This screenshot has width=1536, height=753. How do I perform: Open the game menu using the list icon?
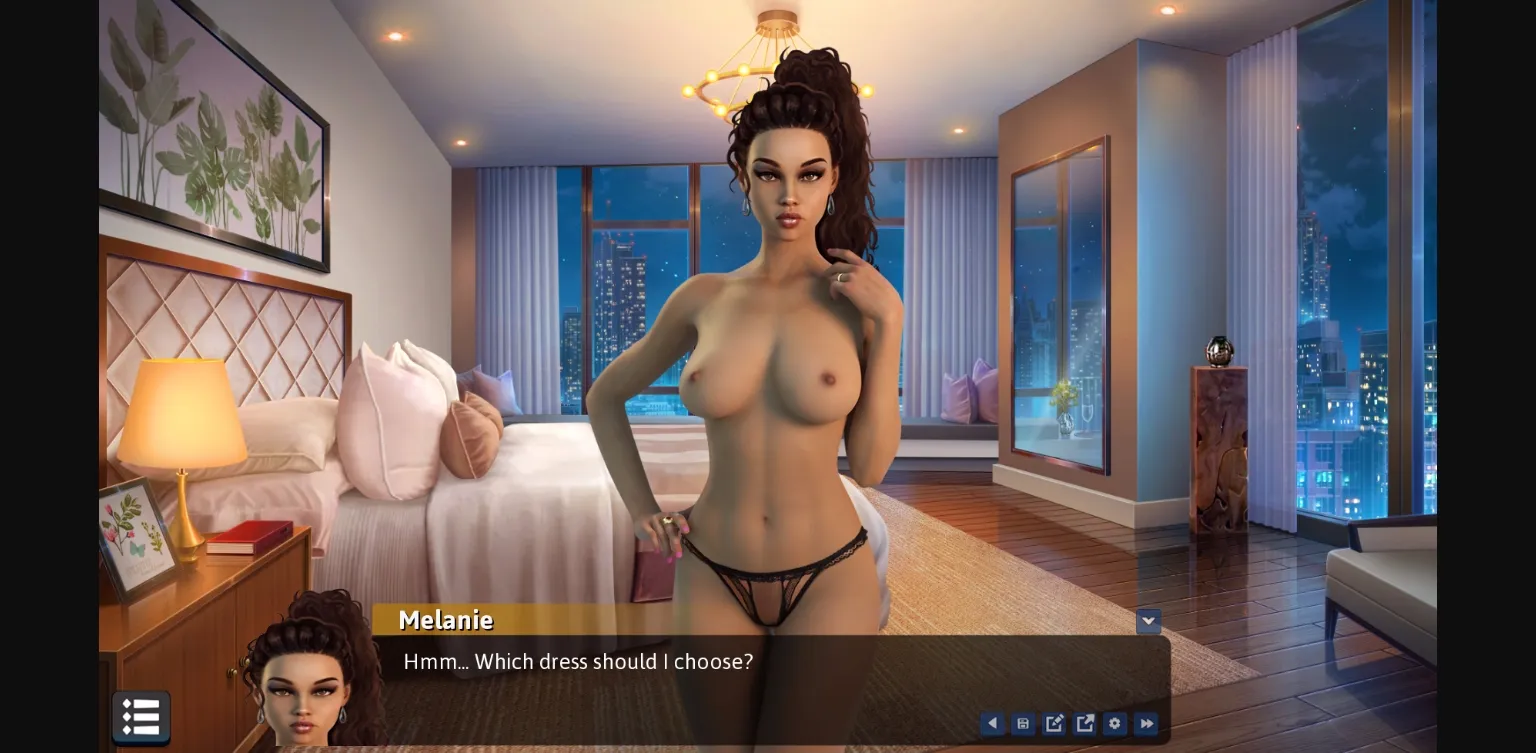(x=141, y=717)
